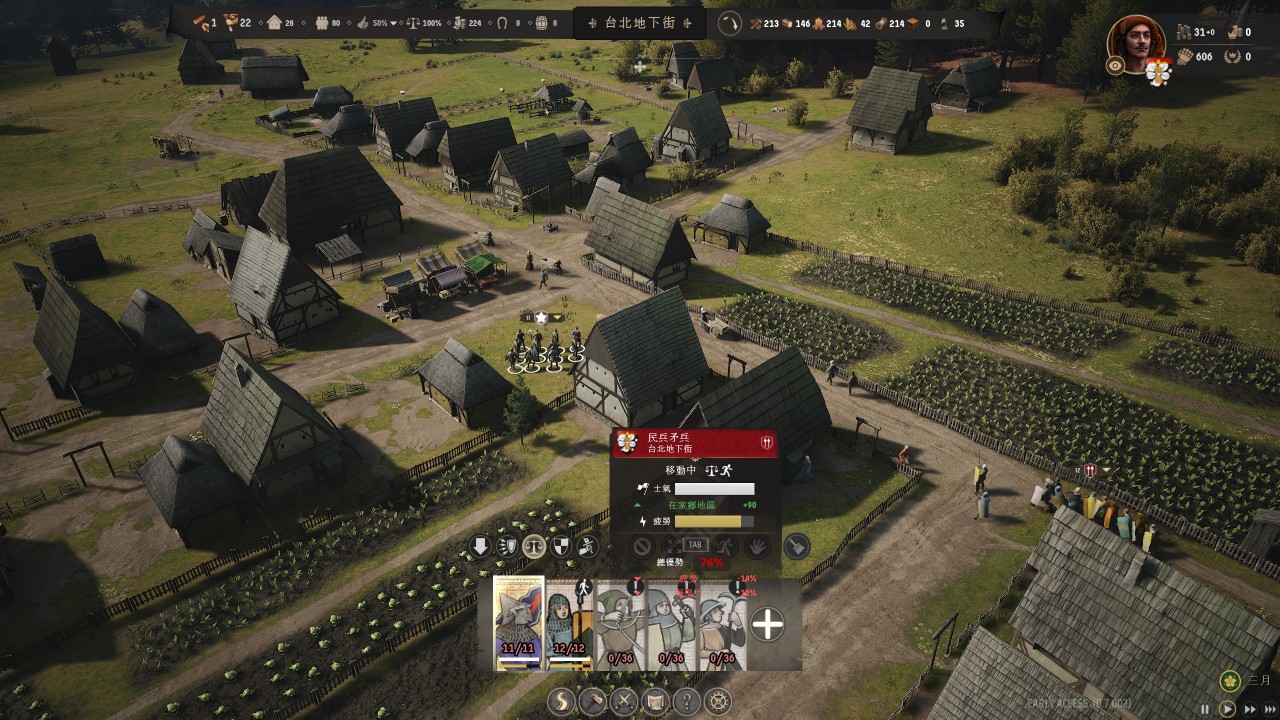Enable the running man order
The width and height of the screenshot is (1280, 720).
pos(726,546)
